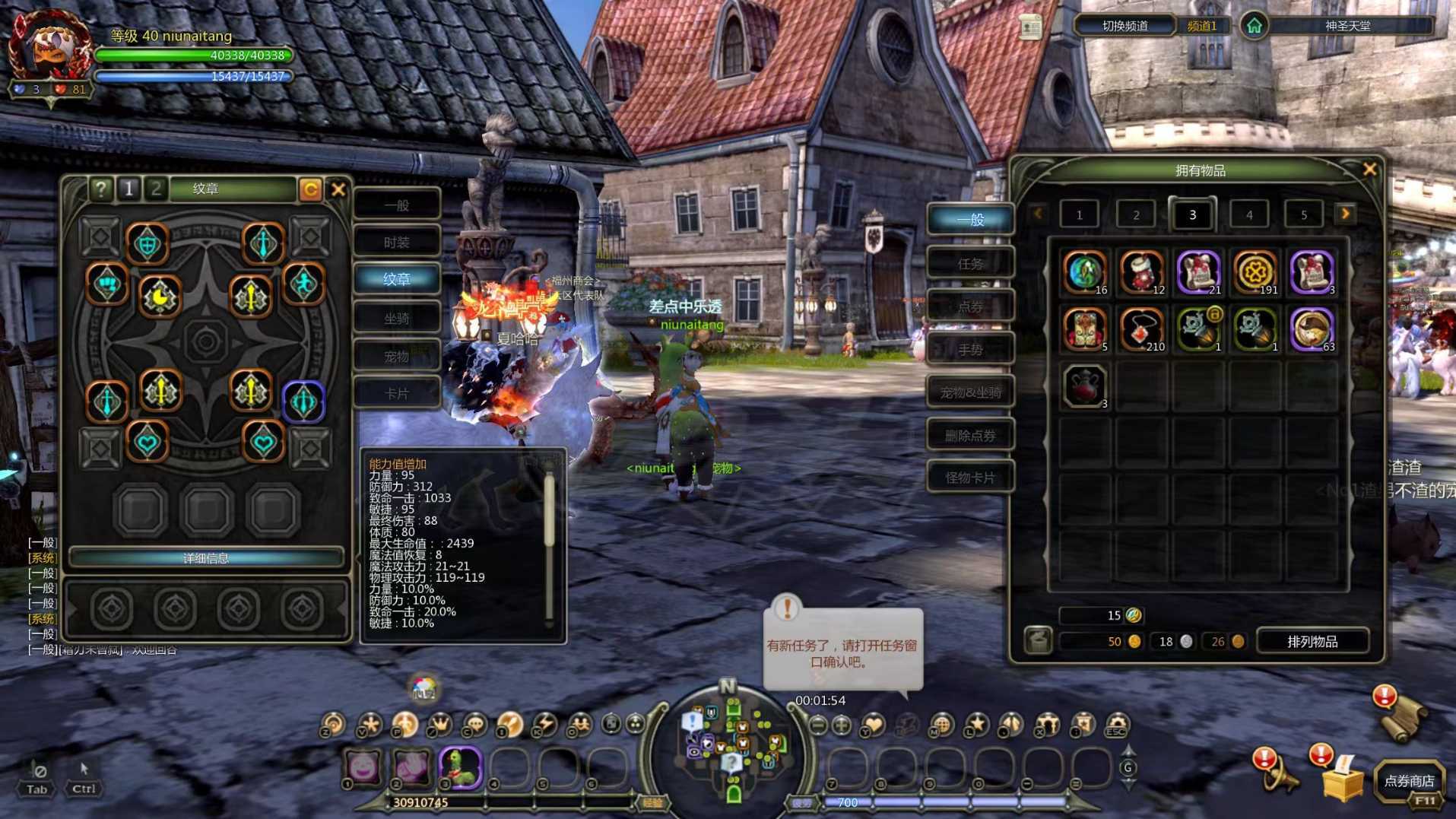Open inventory page 4
This screenshot has height=819, width=1456.
click(x=1248, y=215)
